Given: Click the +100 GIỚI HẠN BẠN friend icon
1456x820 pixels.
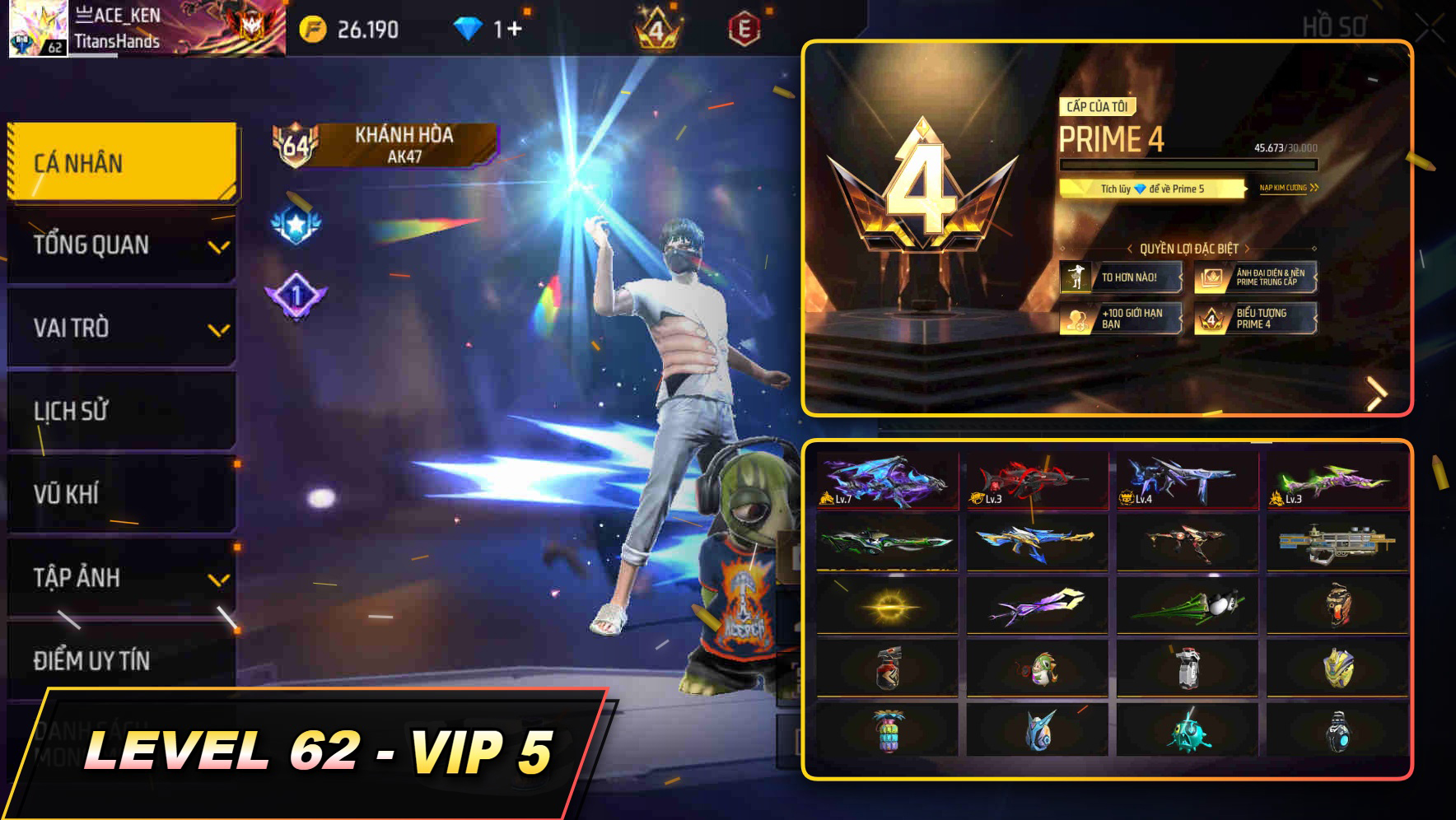Looking at the screenshot, I should click(1077, 320).
